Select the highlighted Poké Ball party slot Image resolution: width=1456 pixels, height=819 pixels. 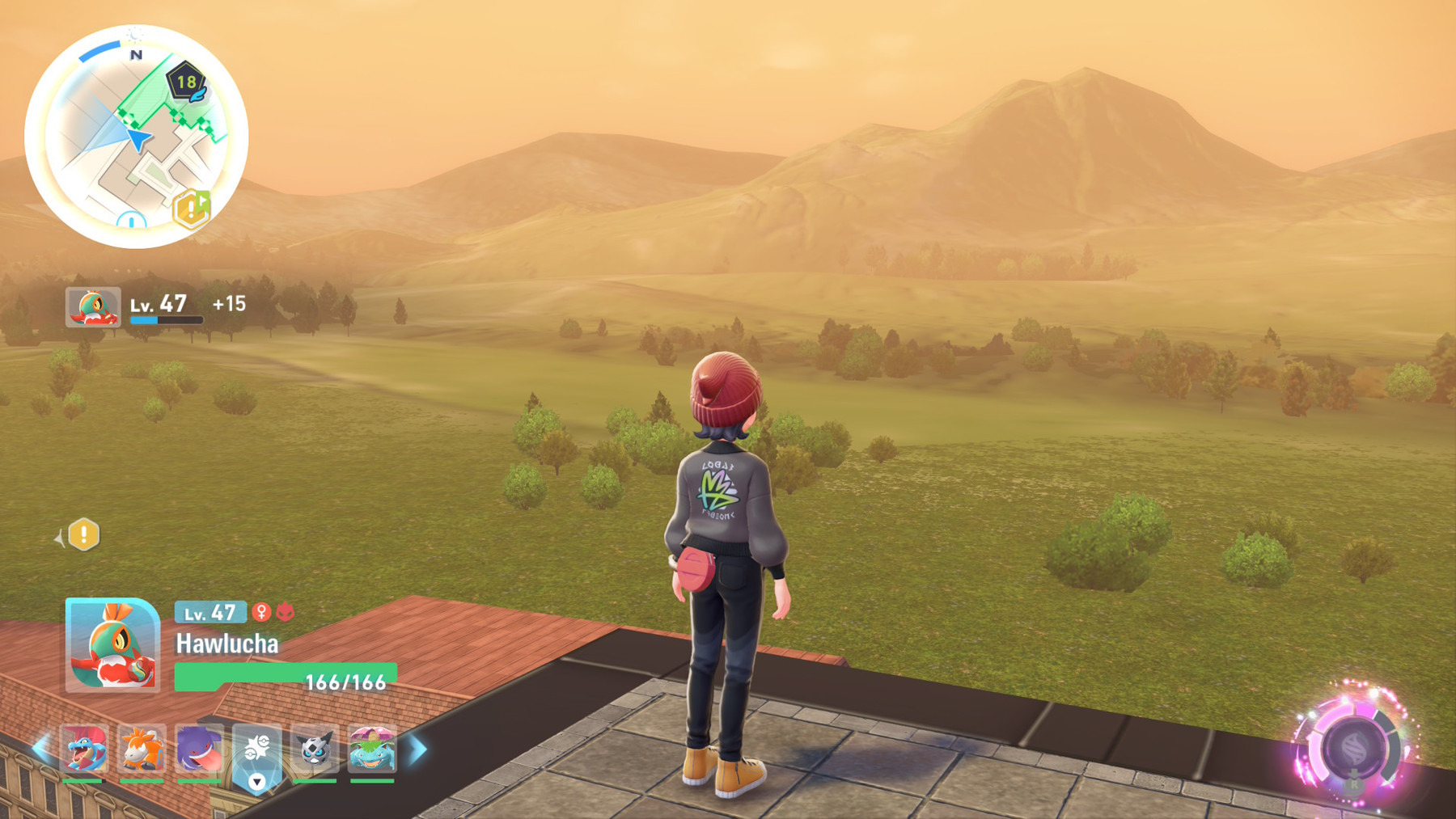[x=257, y=752]
